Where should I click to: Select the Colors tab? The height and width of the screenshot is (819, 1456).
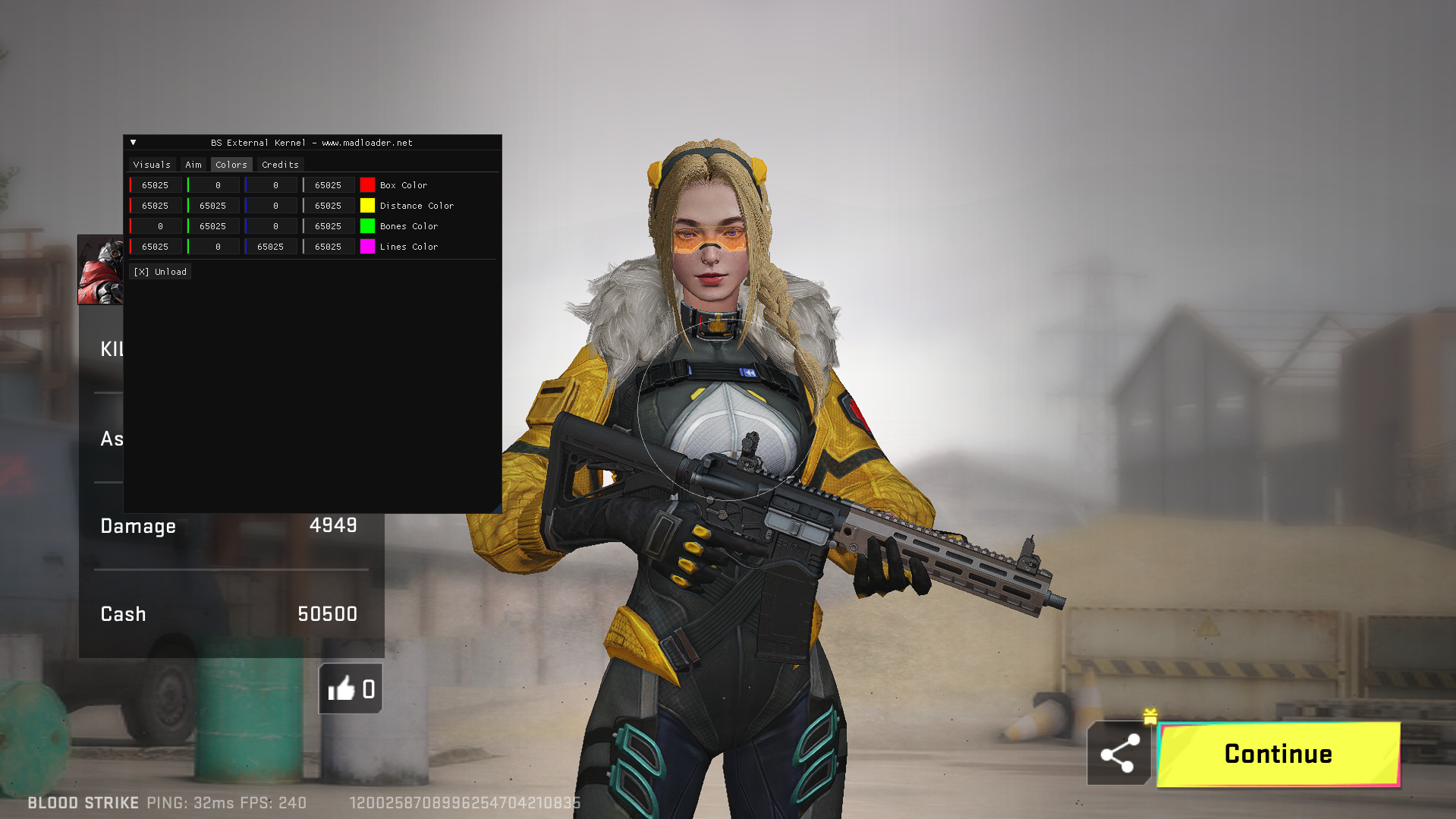coord(231,164)
